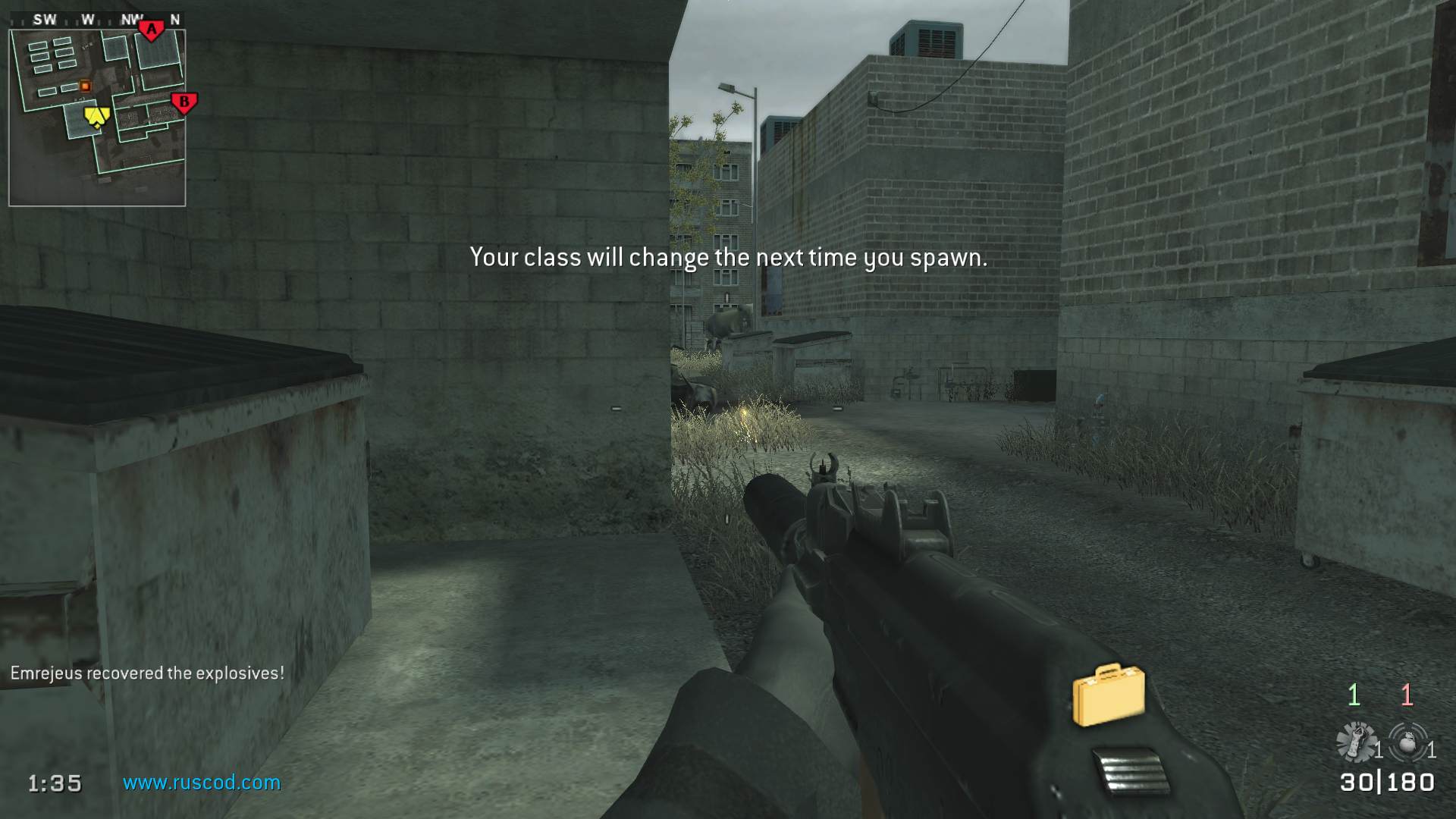The image size is (1456, 819).
Task: Click the orange objective marker on minimap
Action: tap(85, 86)
